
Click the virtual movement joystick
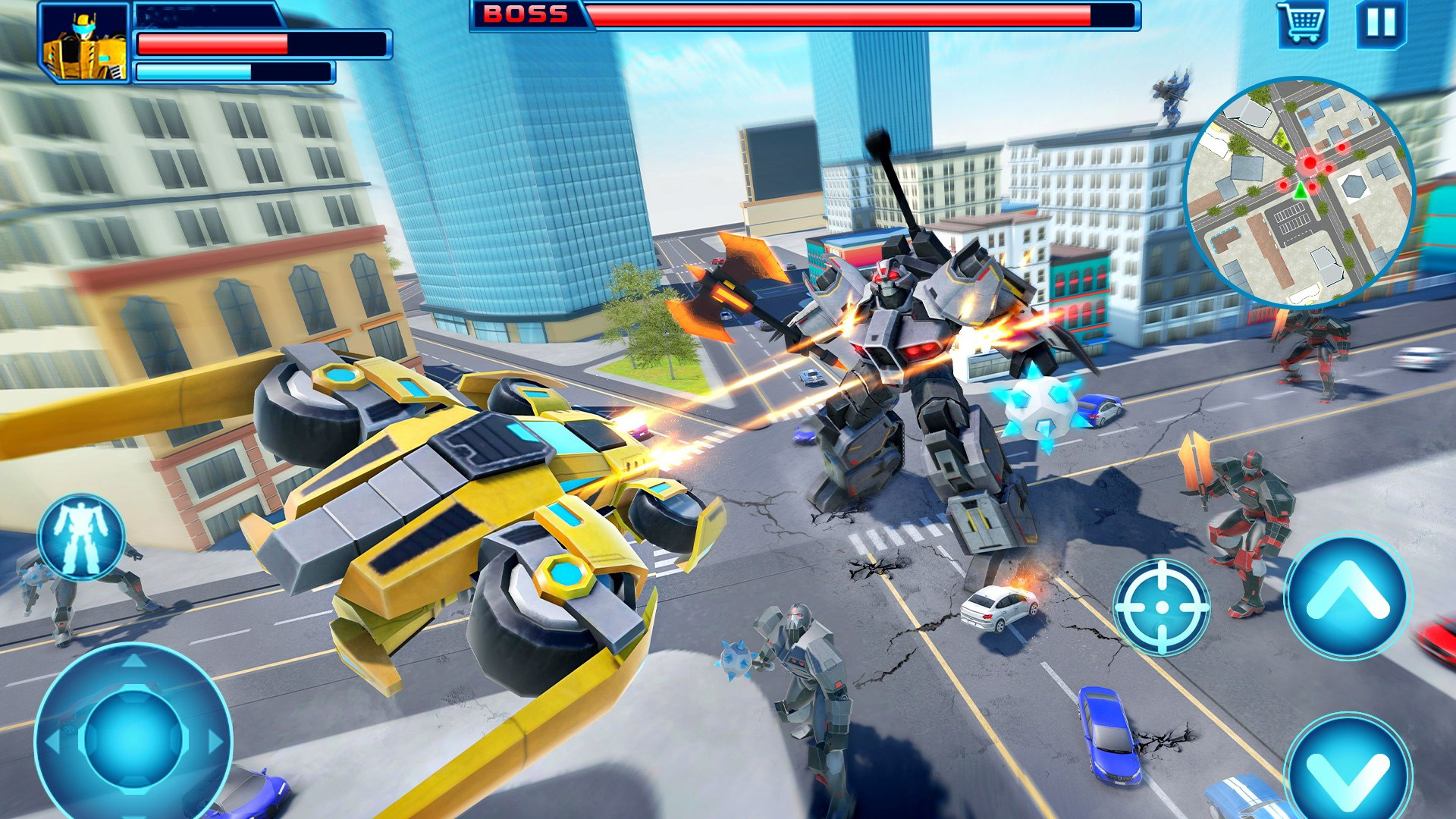tap(133, 737)
